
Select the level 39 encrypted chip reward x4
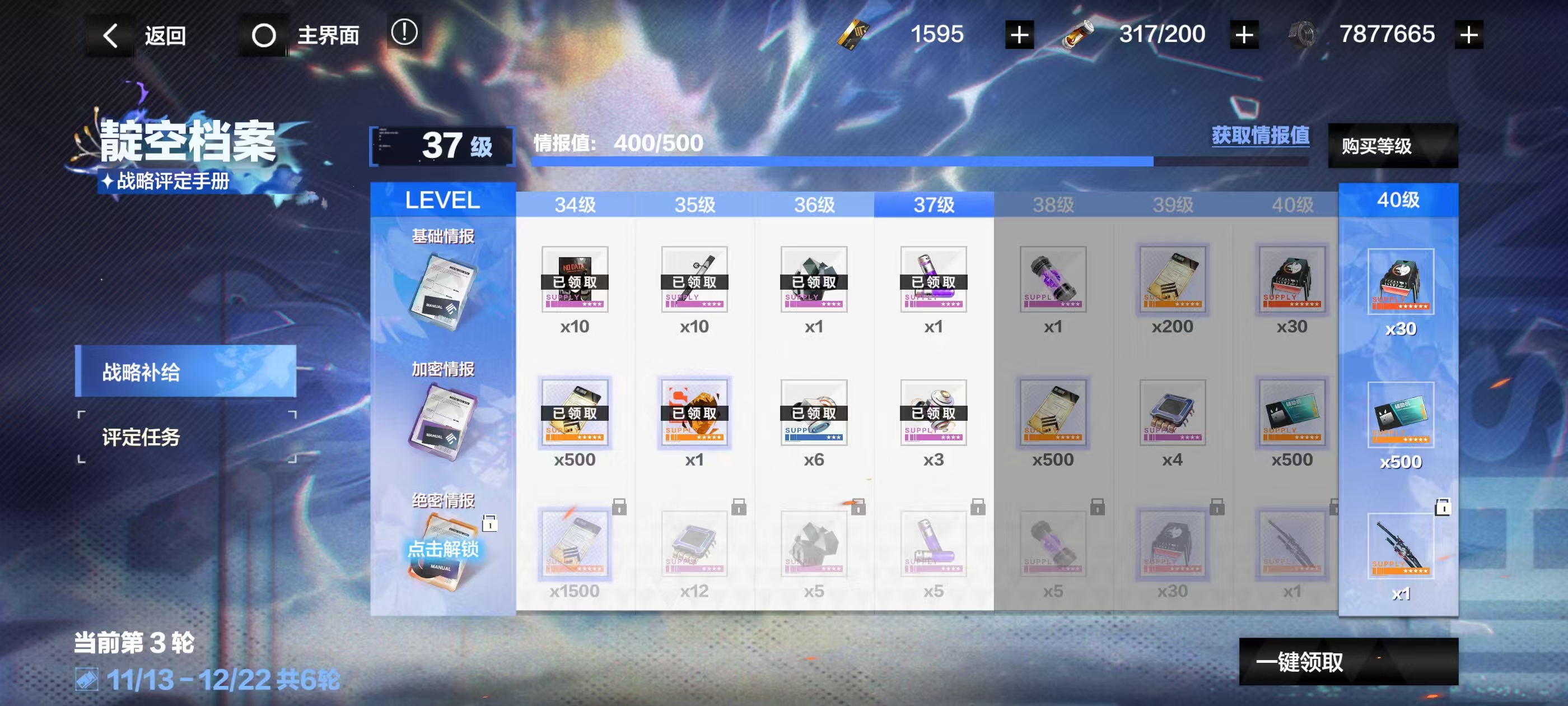click(x=1172, y=412)
